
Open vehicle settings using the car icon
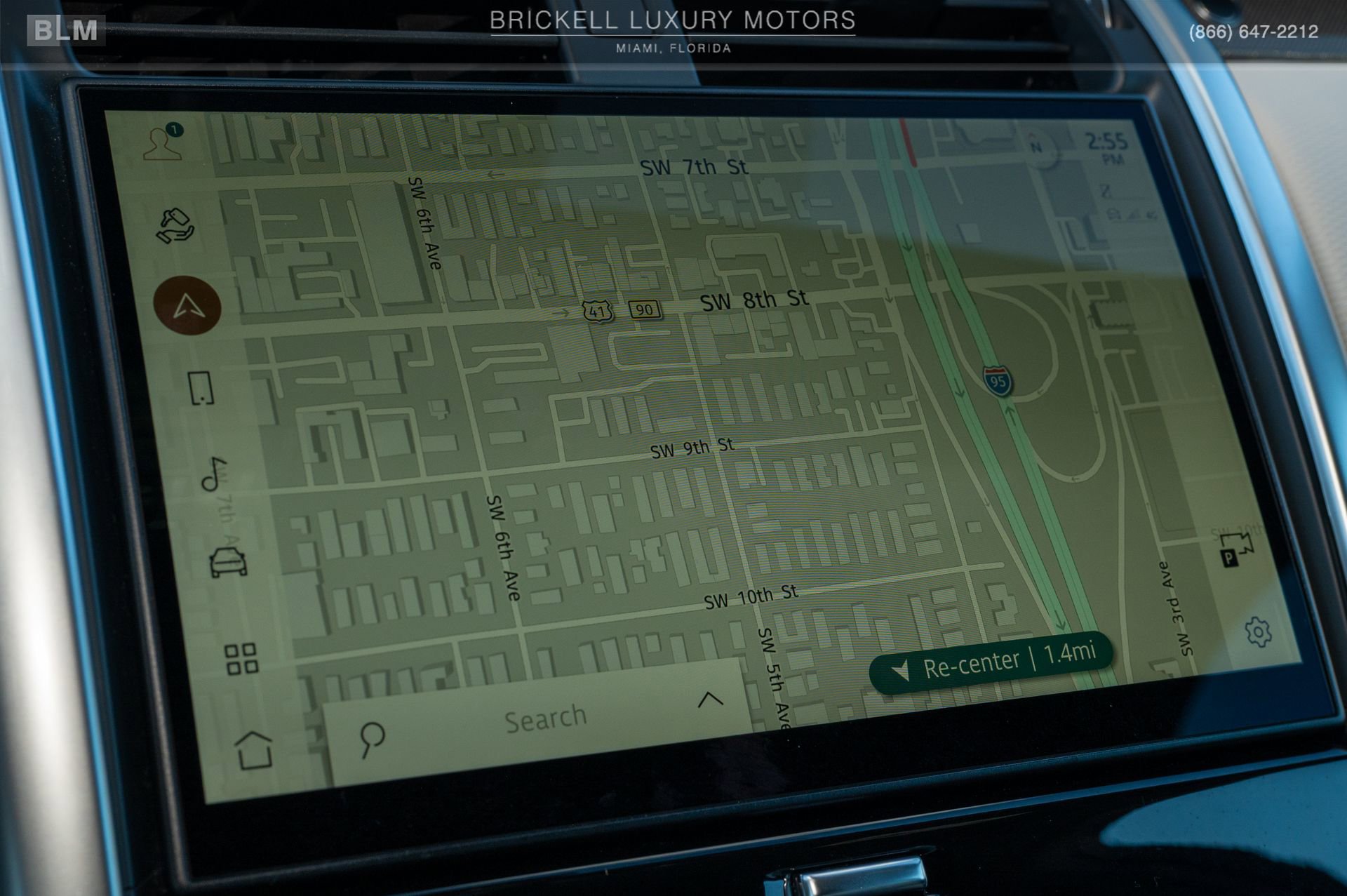pos(228,562)
